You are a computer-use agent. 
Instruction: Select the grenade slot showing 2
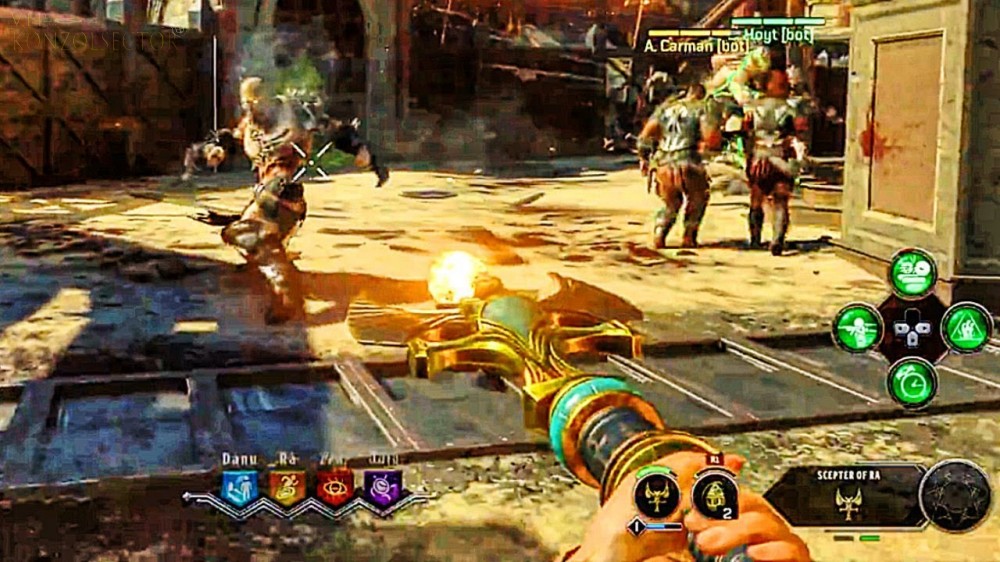(x=714, y=494)
